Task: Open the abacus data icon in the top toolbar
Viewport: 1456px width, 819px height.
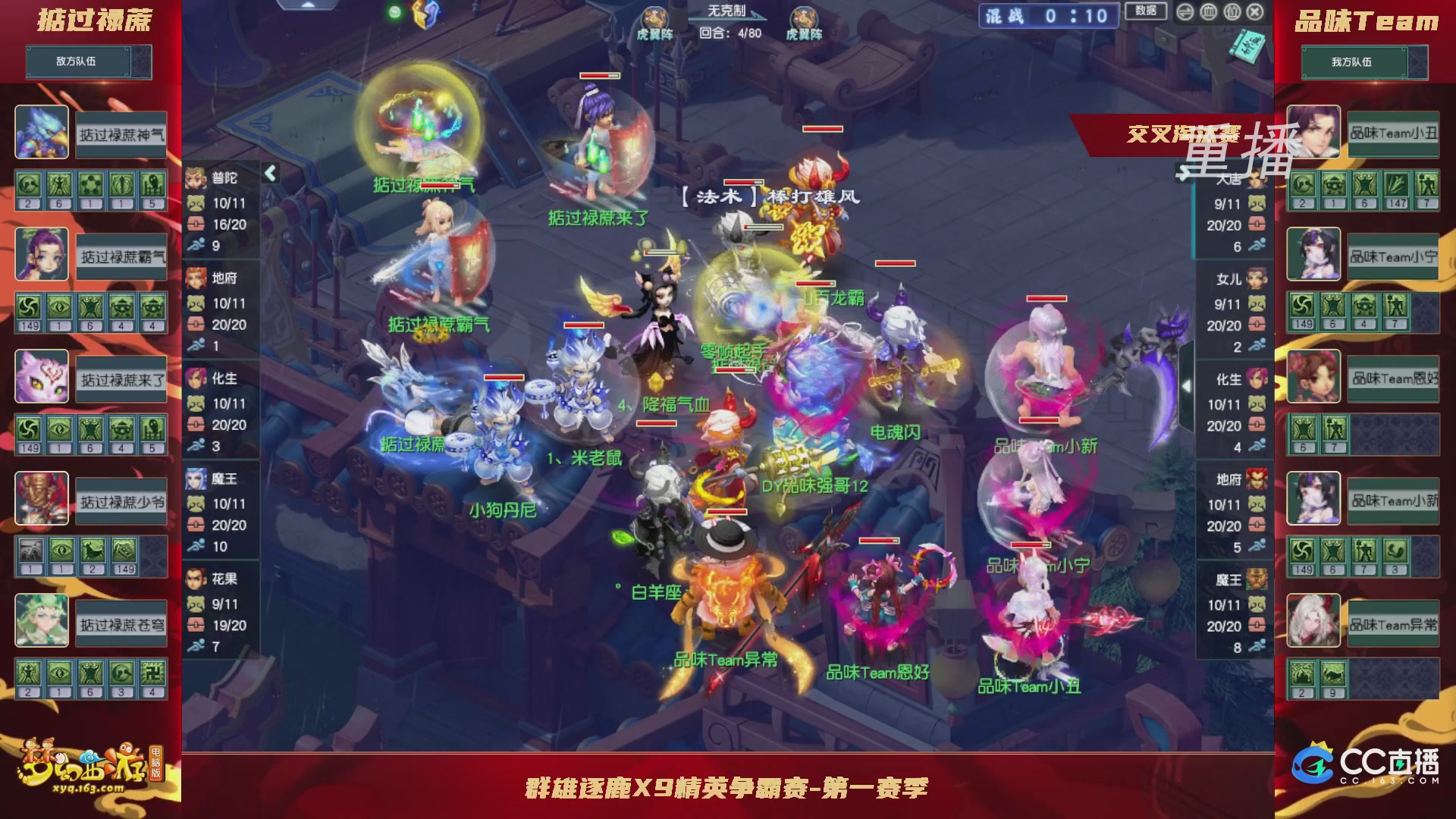Action: [x=1208, y=12]
